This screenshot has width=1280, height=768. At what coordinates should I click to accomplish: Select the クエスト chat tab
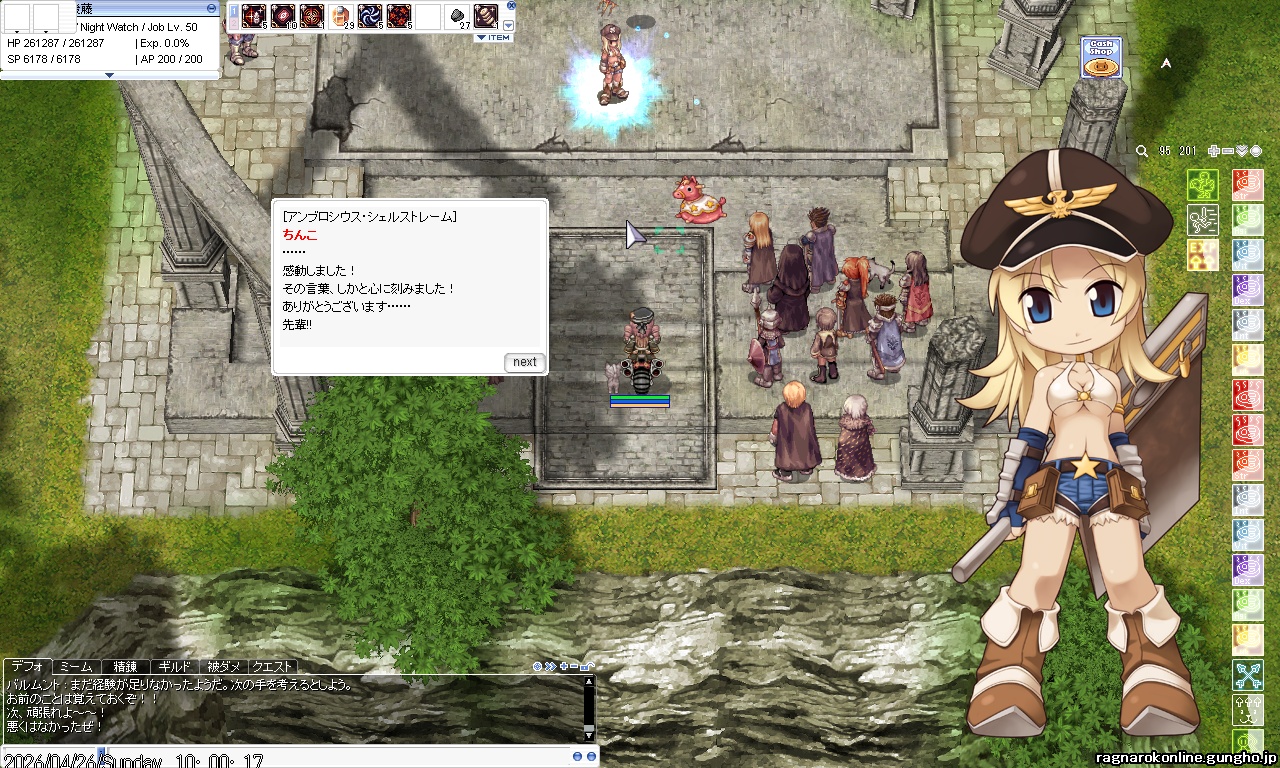[x=272, y=666]
